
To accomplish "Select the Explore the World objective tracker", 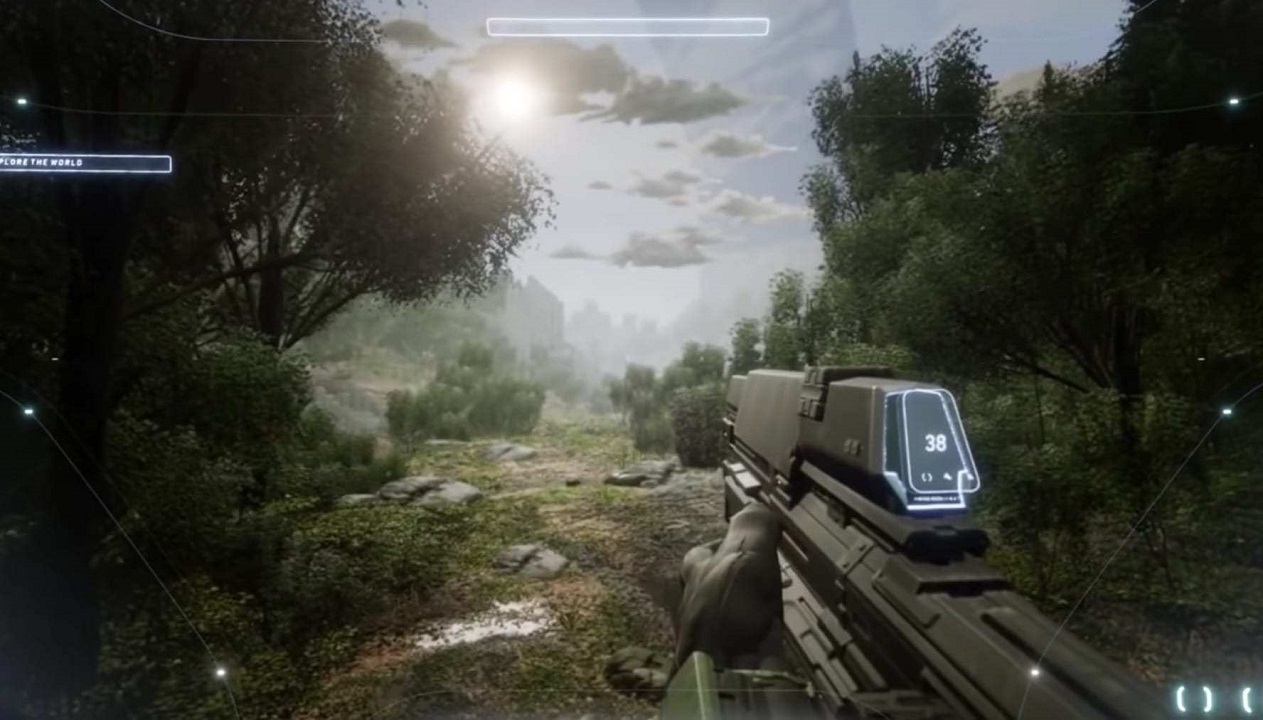I will (x=85, y=163).
